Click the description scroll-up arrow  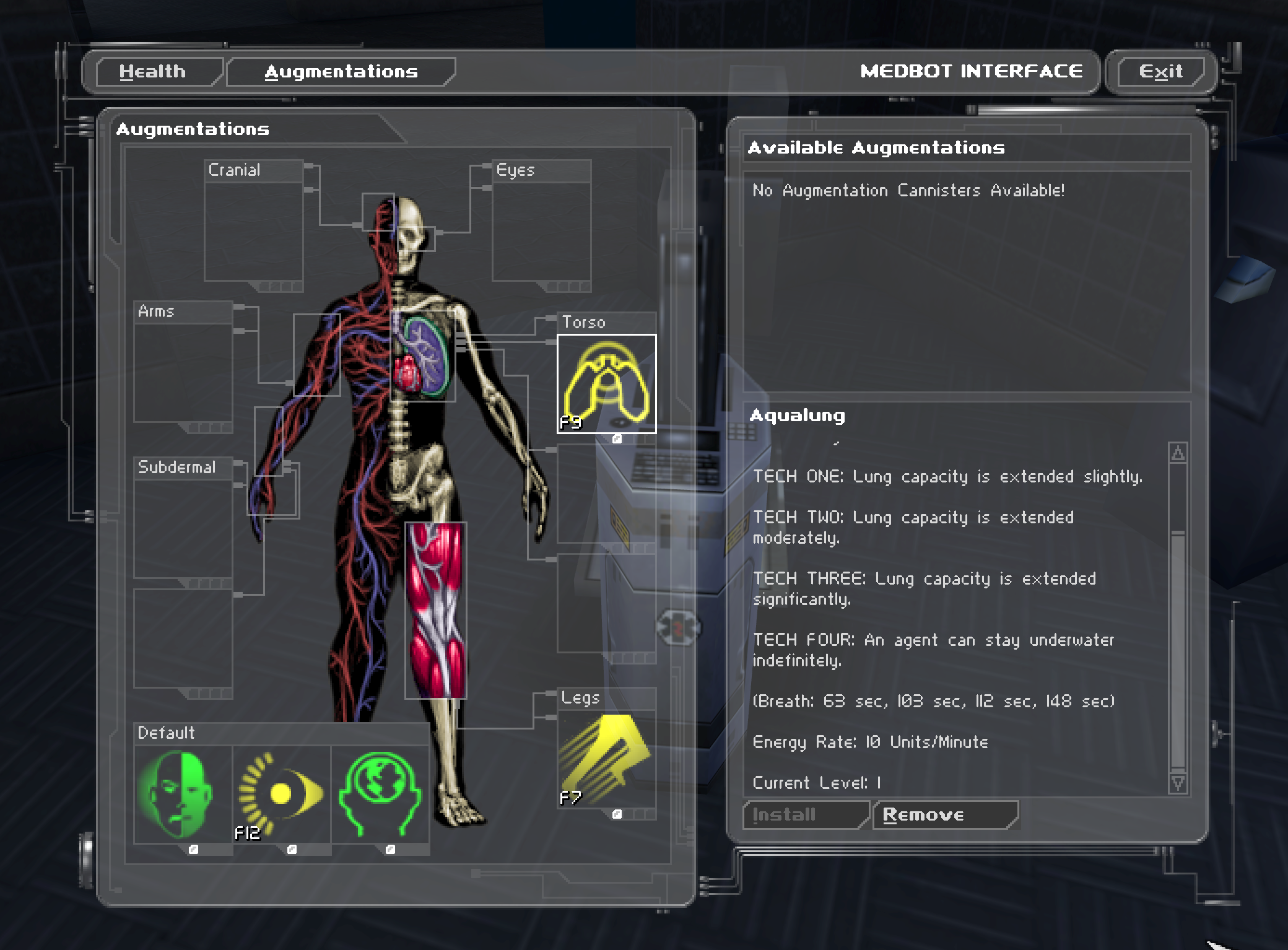coord(1178,453)
